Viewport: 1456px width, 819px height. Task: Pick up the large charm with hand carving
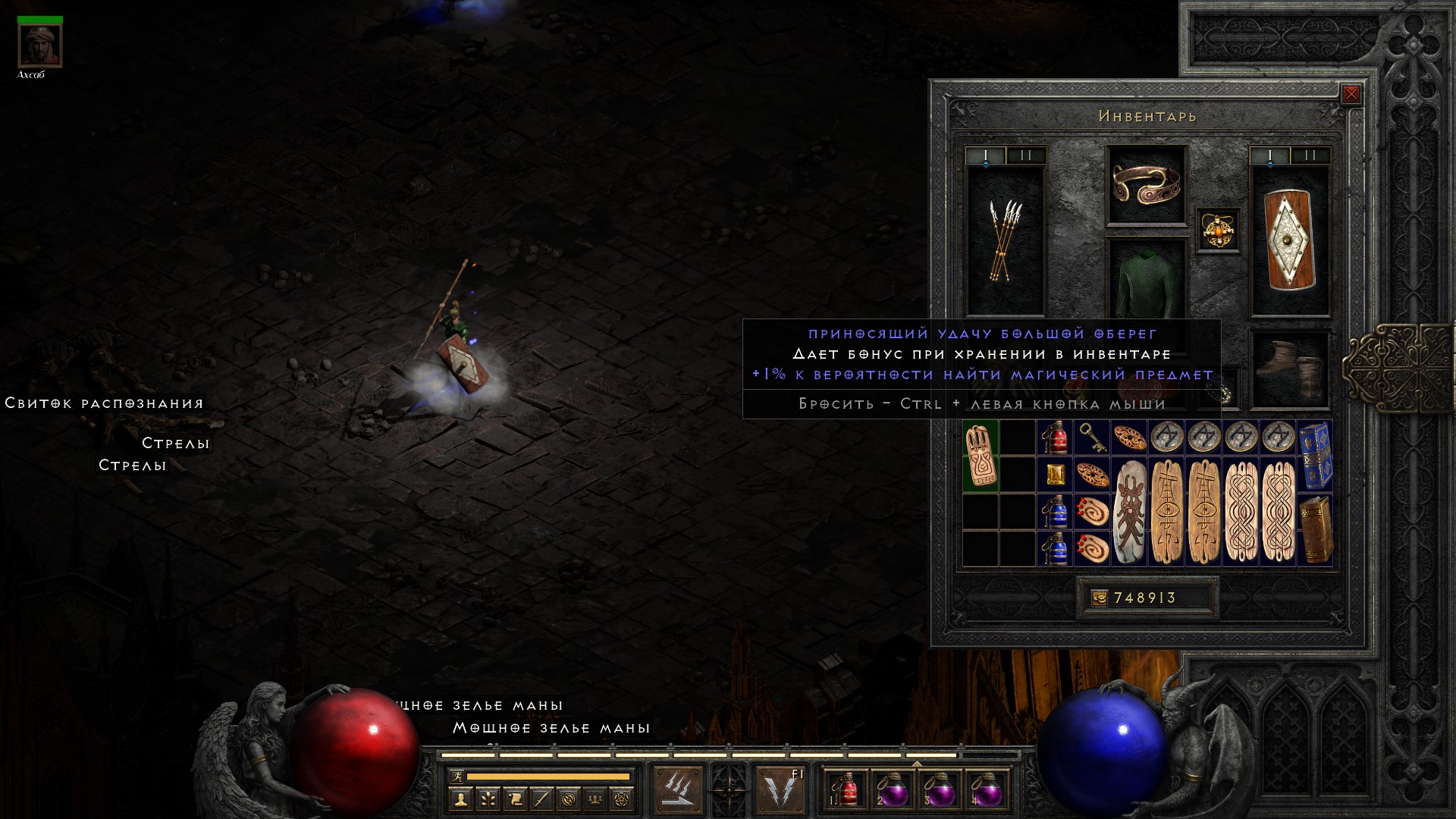(981, 457)
